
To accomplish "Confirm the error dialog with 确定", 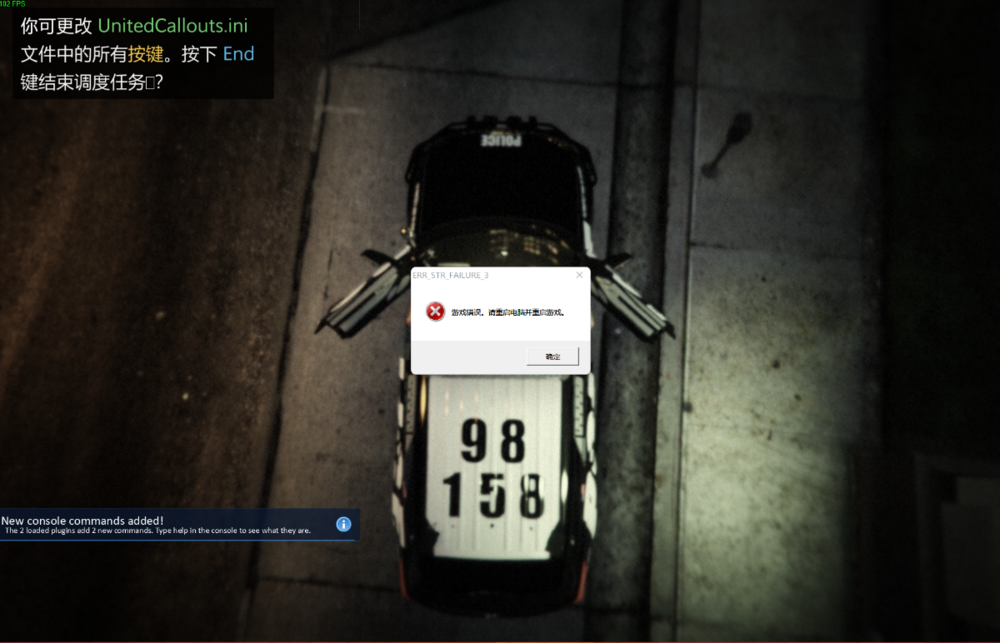I will tap(552, 356).
